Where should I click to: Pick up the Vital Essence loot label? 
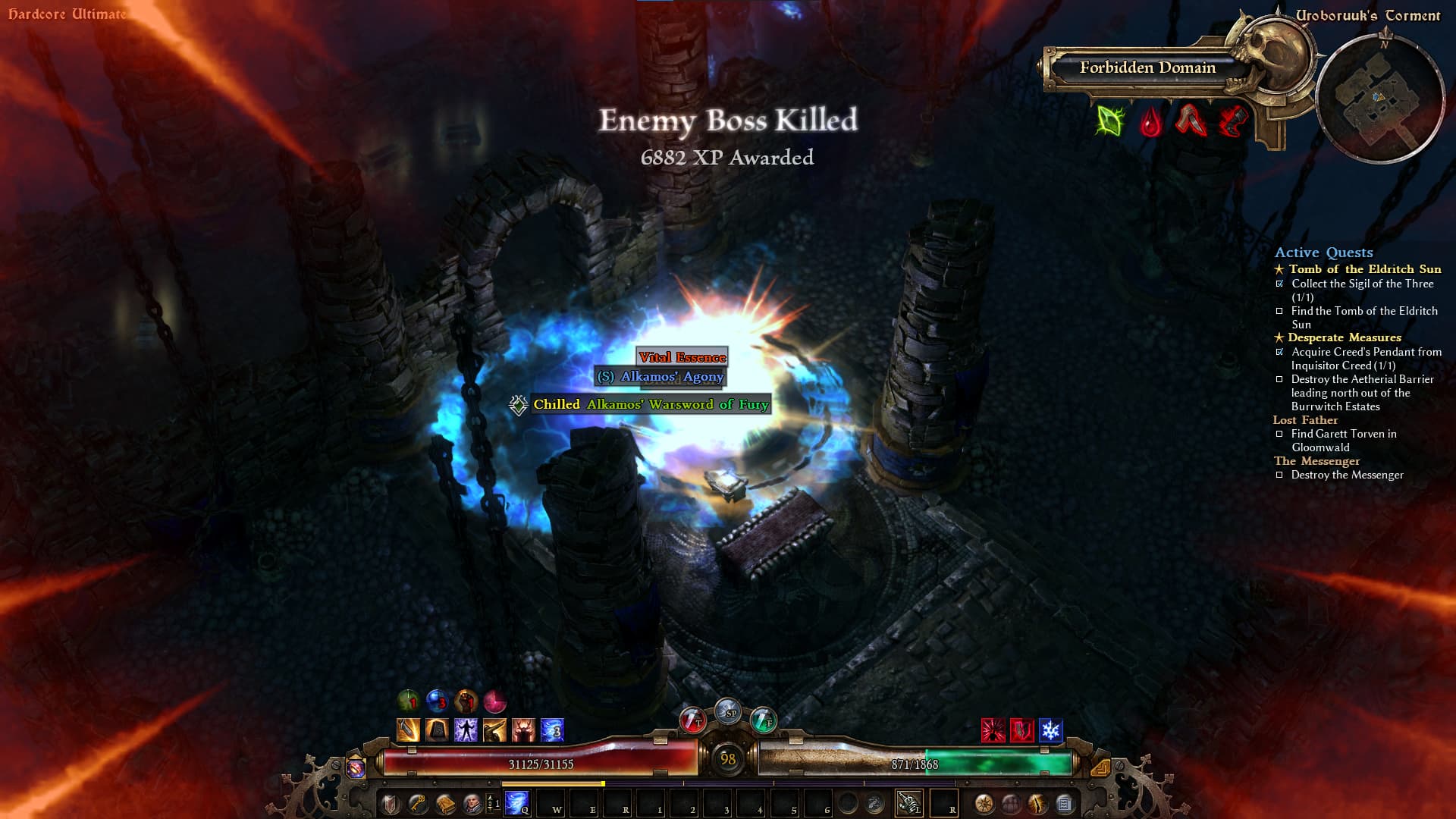click(x=682, y=358)
